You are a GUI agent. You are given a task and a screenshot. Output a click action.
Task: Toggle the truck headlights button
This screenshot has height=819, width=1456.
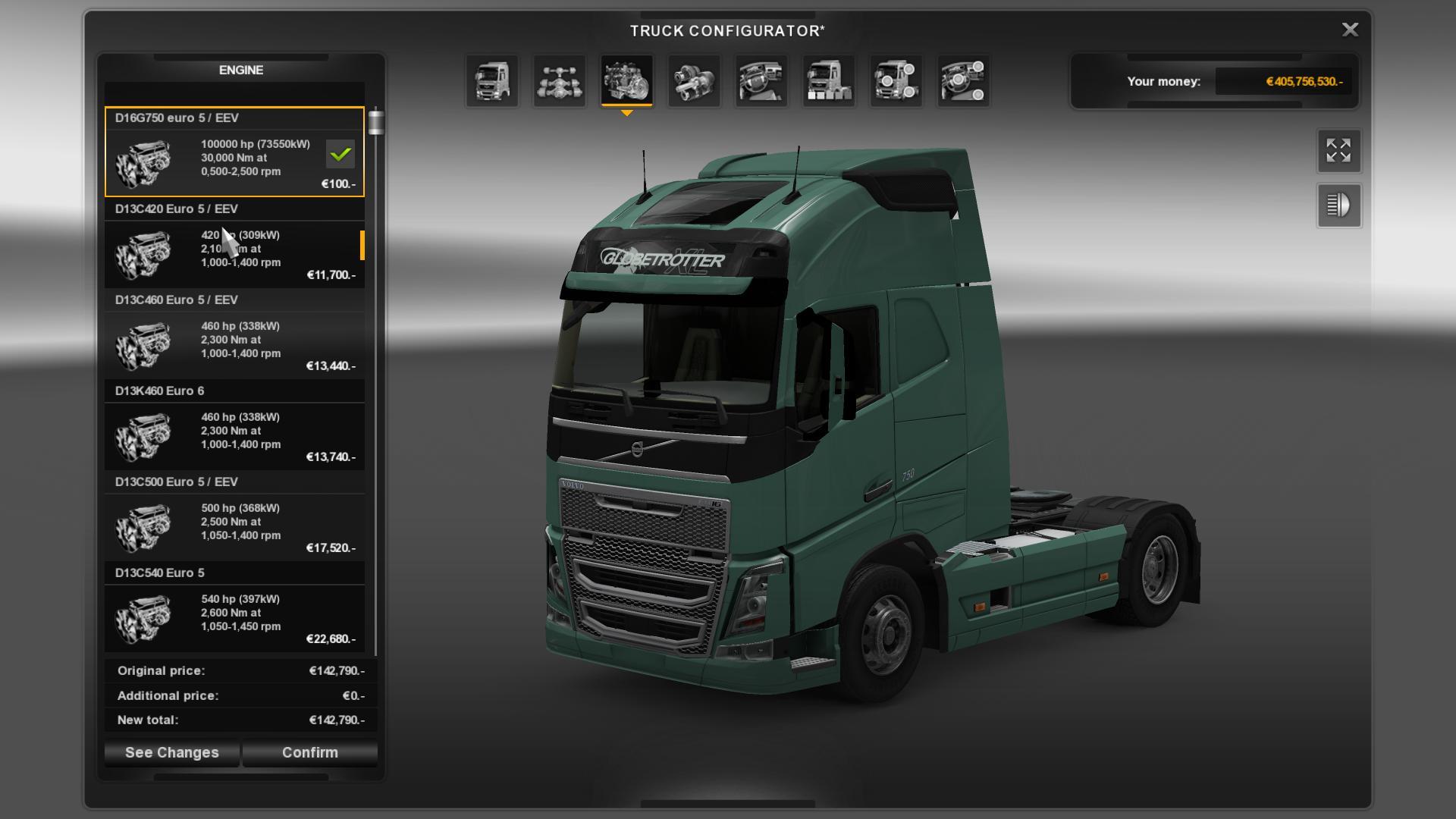coord(1338,205)
